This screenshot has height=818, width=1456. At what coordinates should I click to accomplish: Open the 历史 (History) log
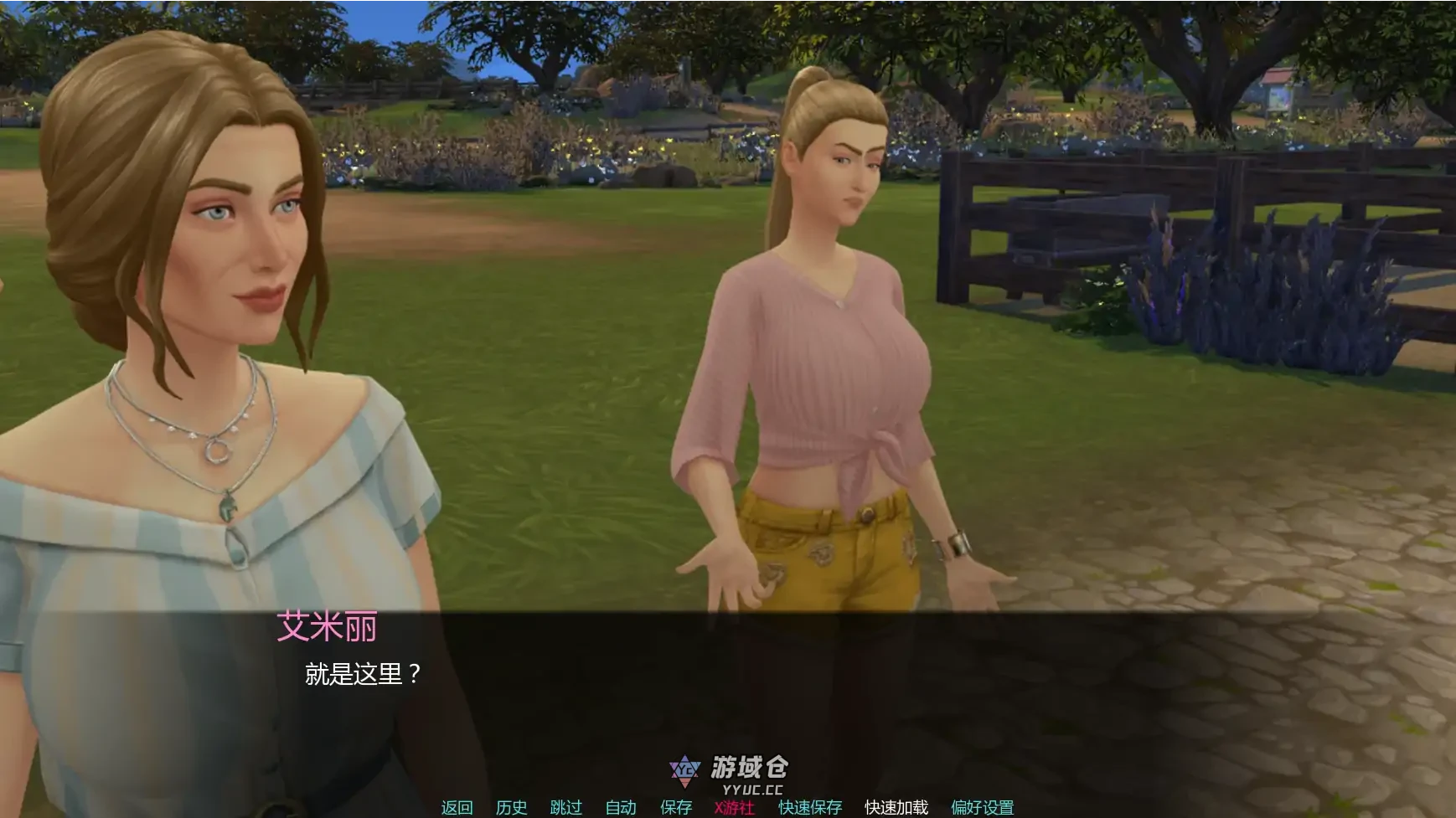coord(511,807)
